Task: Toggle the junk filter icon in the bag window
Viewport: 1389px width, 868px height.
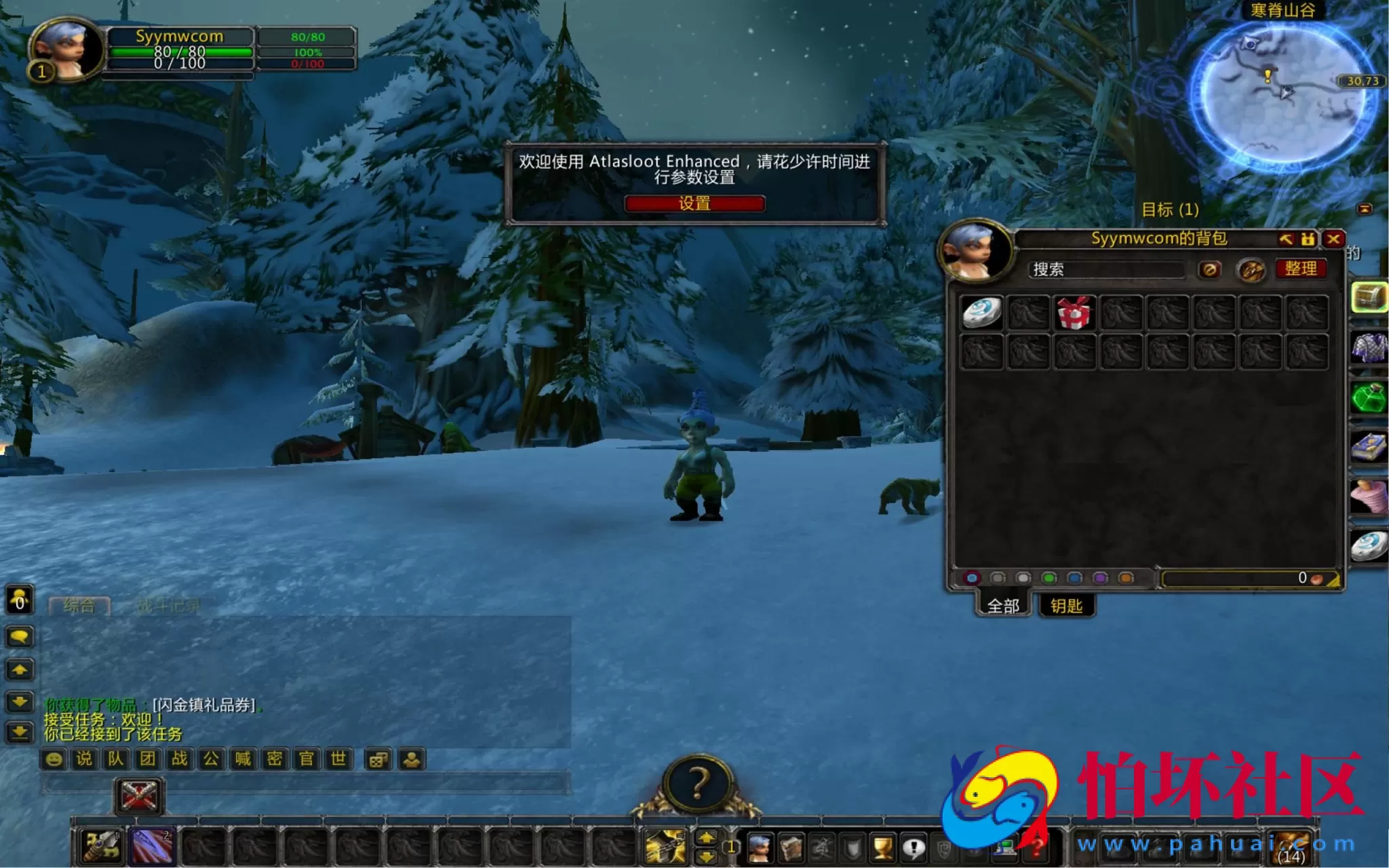Action: 1209,270
